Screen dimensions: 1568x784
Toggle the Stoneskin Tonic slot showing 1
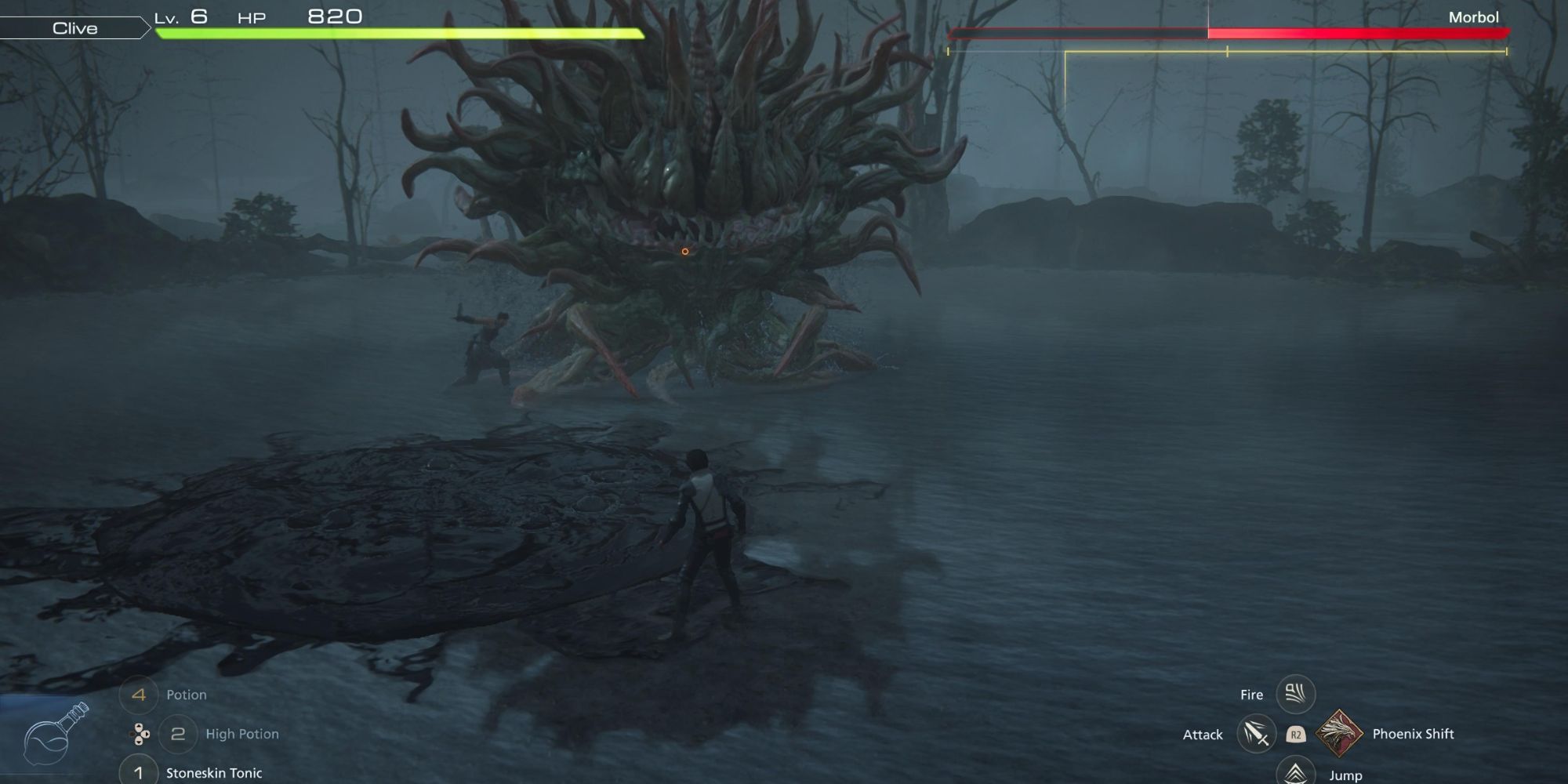click(x=139, y=772)
